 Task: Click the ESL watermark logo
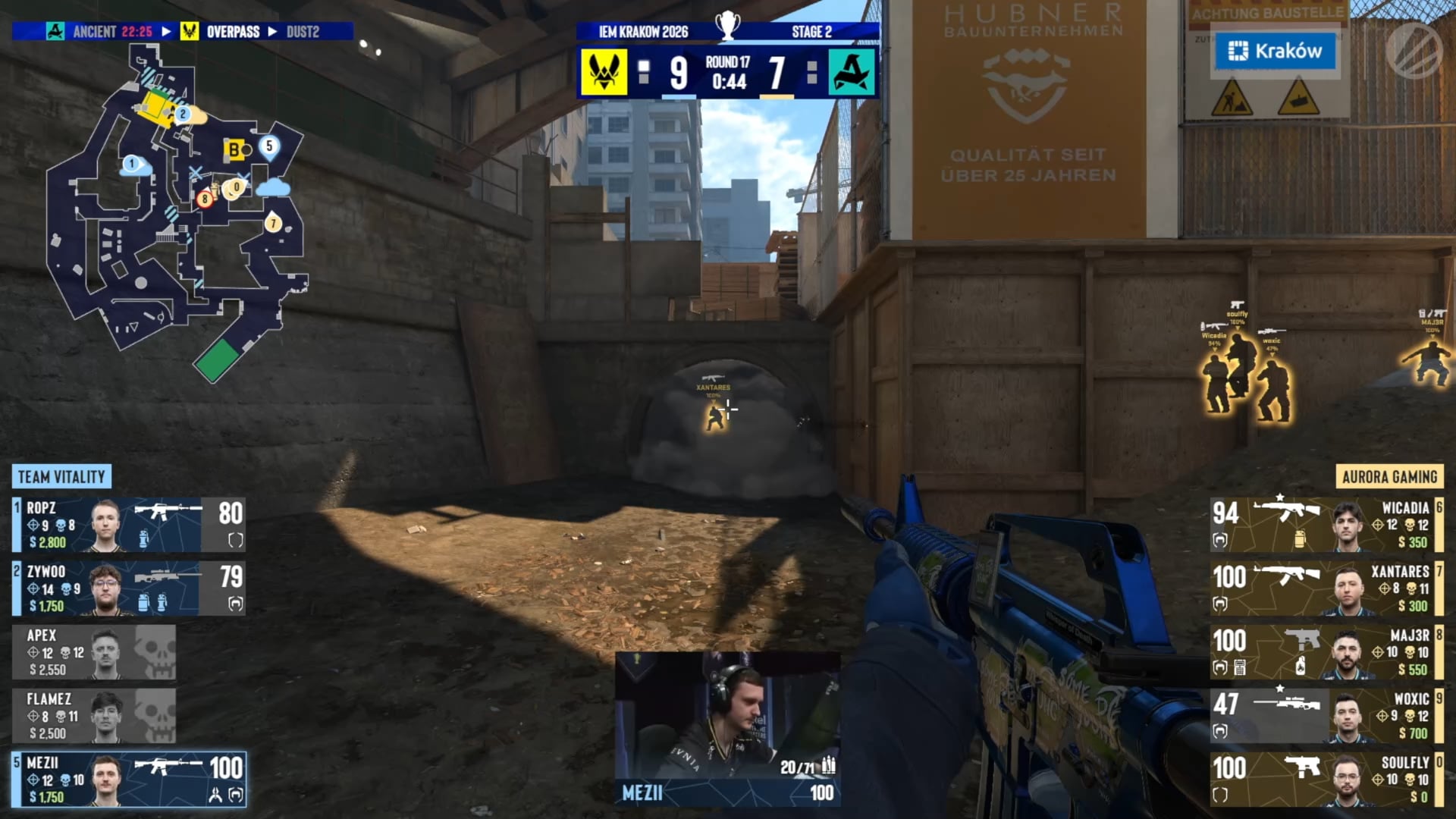click(1414, 50)
